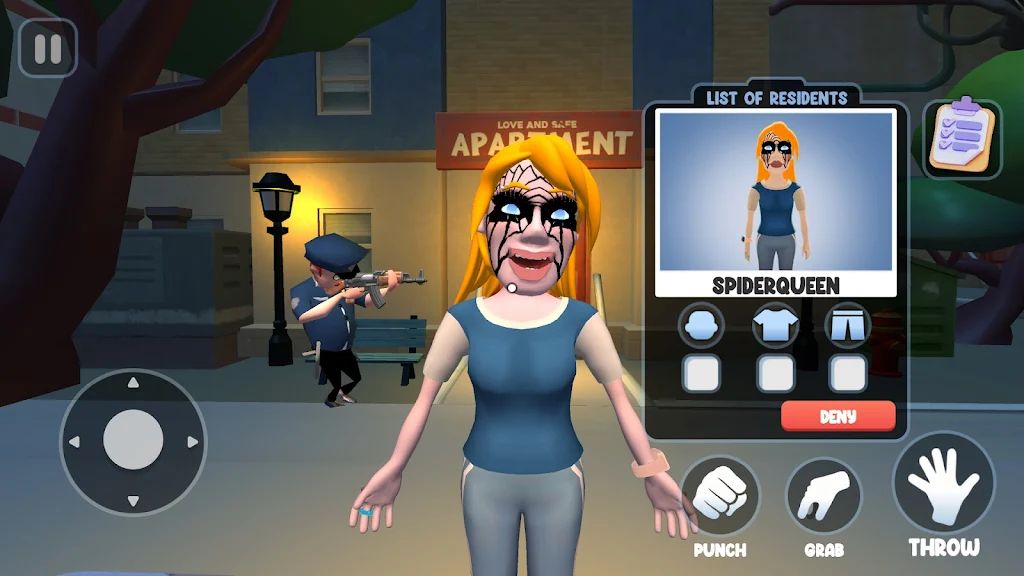The width and height of the screenshot is (1024, 576).
Task: Use the Grab hand button
Action: click(x=823, y=496)
